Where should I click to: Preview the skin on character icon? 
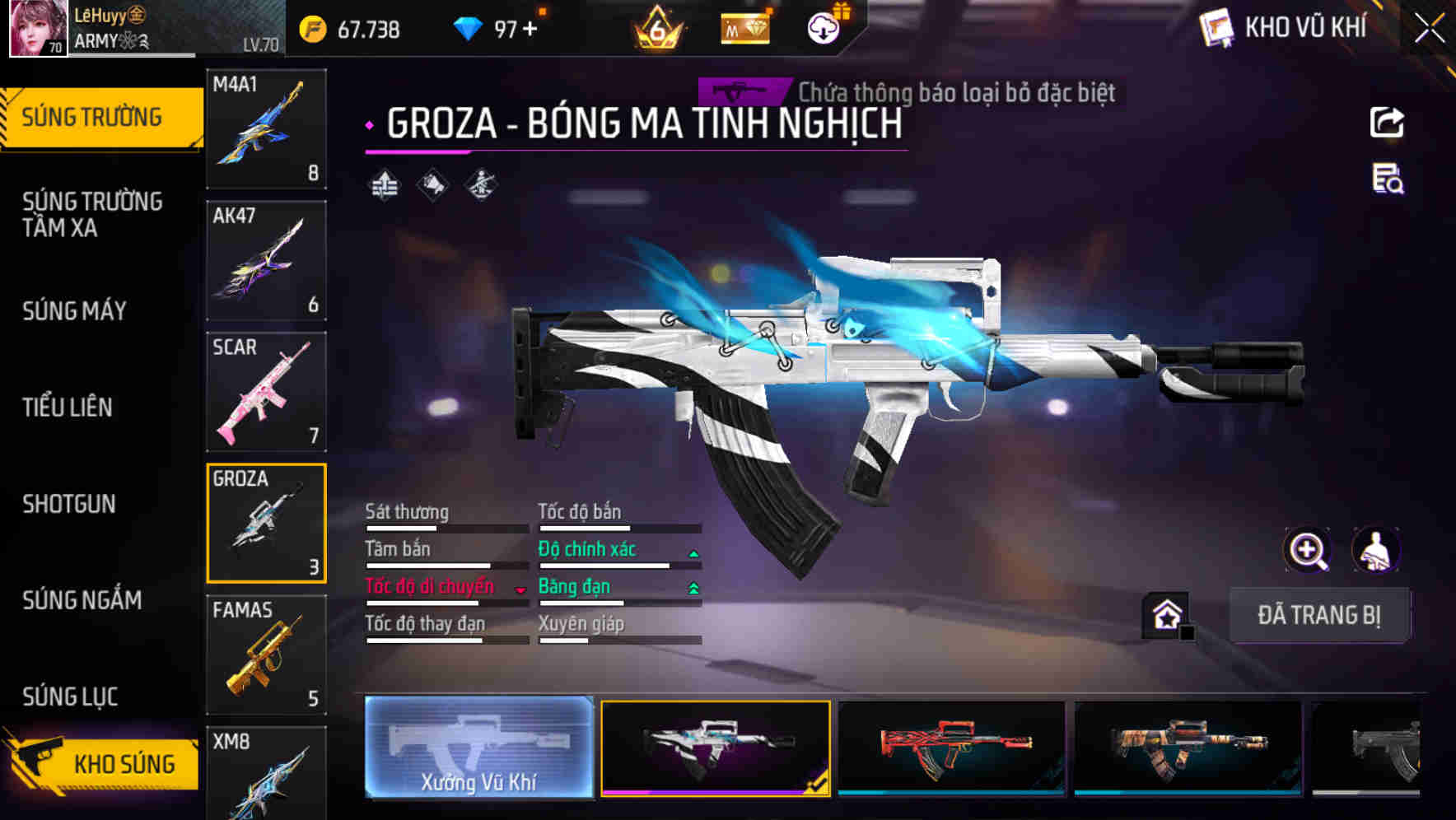click(x=1375, y=550)
